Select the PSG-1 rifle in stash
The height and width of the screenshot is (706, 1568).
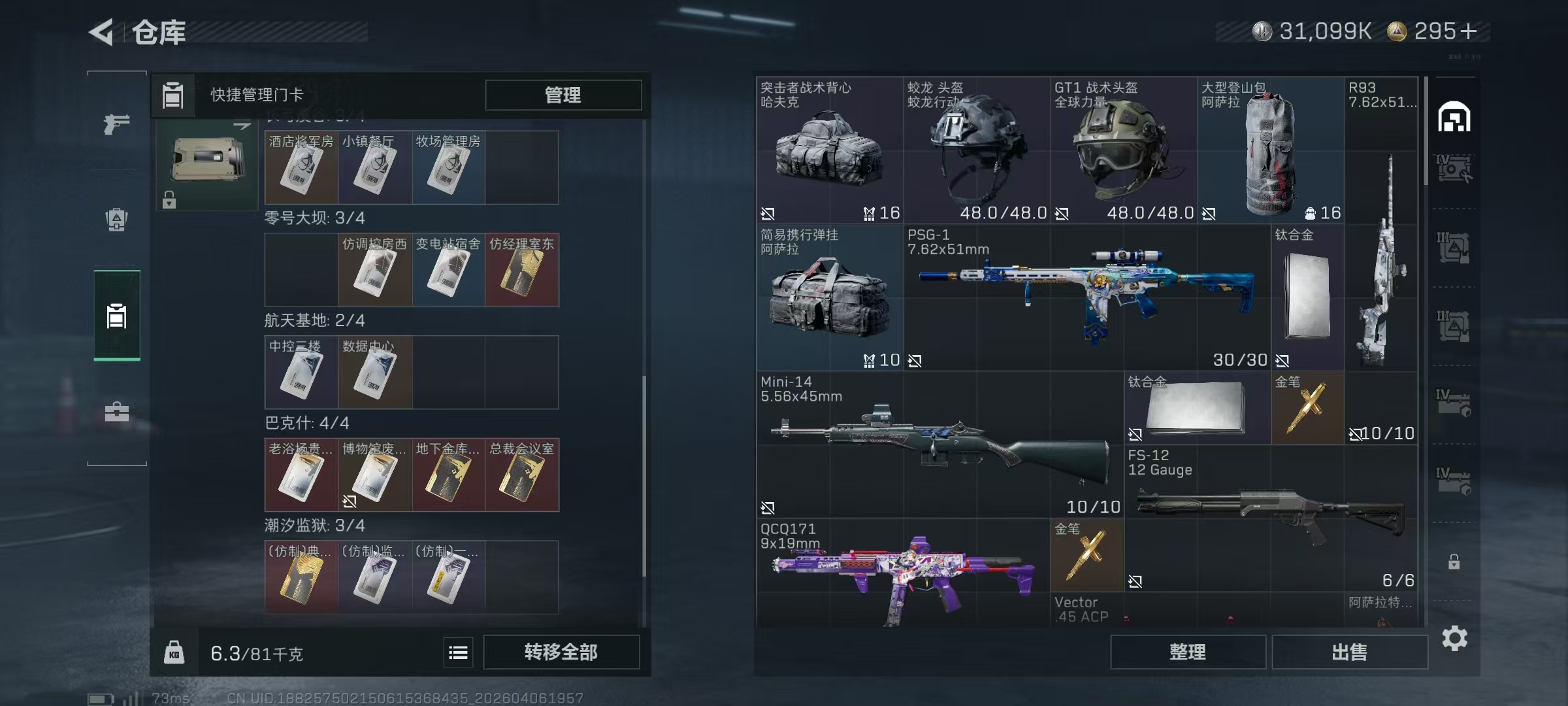(x=1087, y=297)
